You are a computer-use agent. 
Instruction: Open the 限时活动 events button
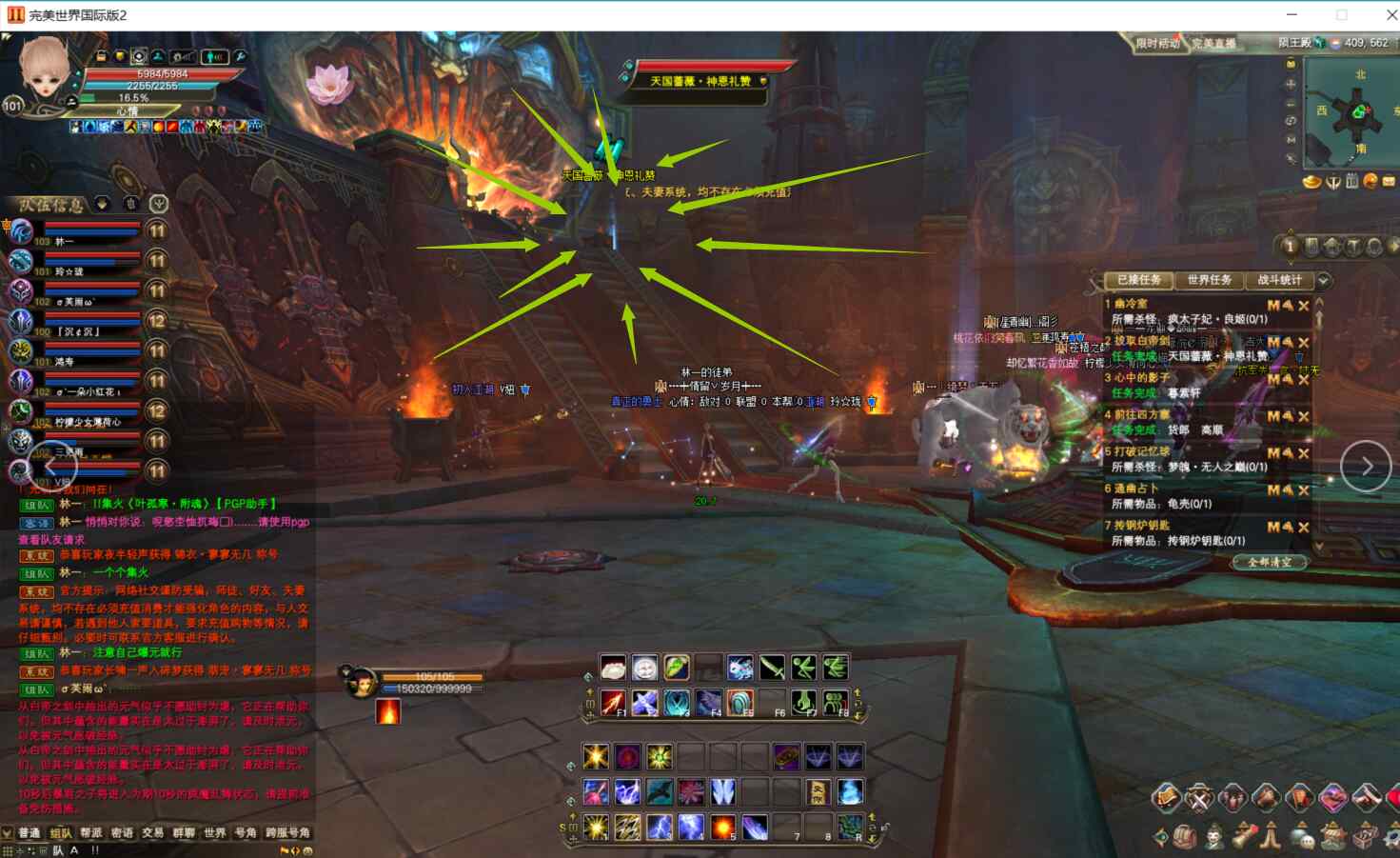coord(1156,44)
